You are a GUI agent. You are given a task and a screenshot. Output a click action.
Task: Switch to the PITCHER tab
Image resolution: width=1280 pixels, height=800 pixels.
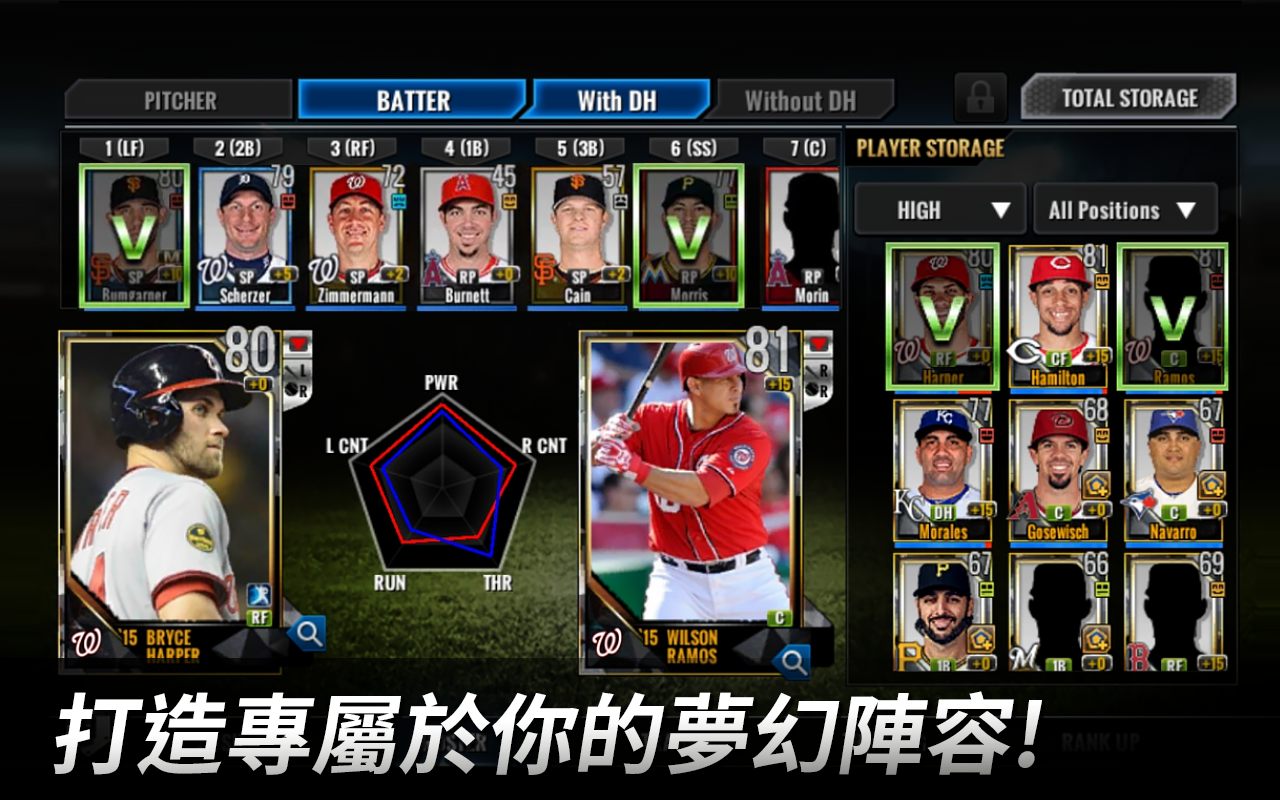180,98
